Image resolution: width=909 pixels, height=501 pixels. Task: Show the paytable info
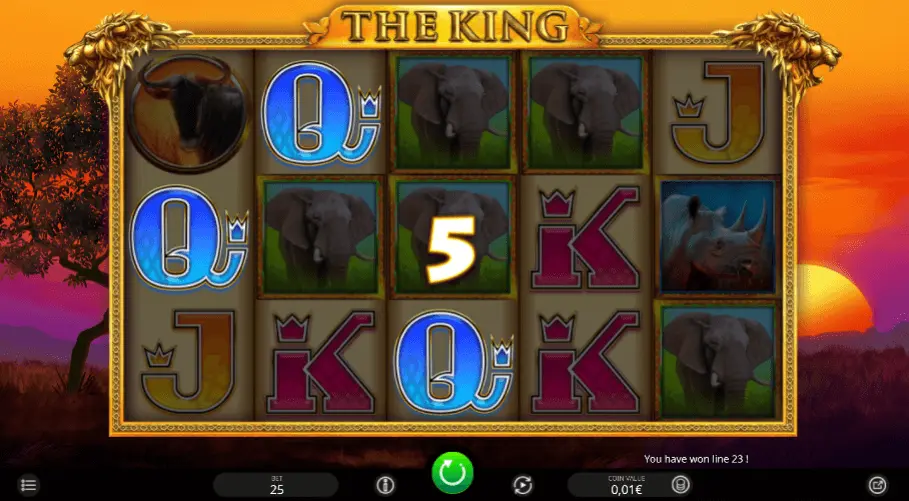pyautogui.click(x=385, y=485)
